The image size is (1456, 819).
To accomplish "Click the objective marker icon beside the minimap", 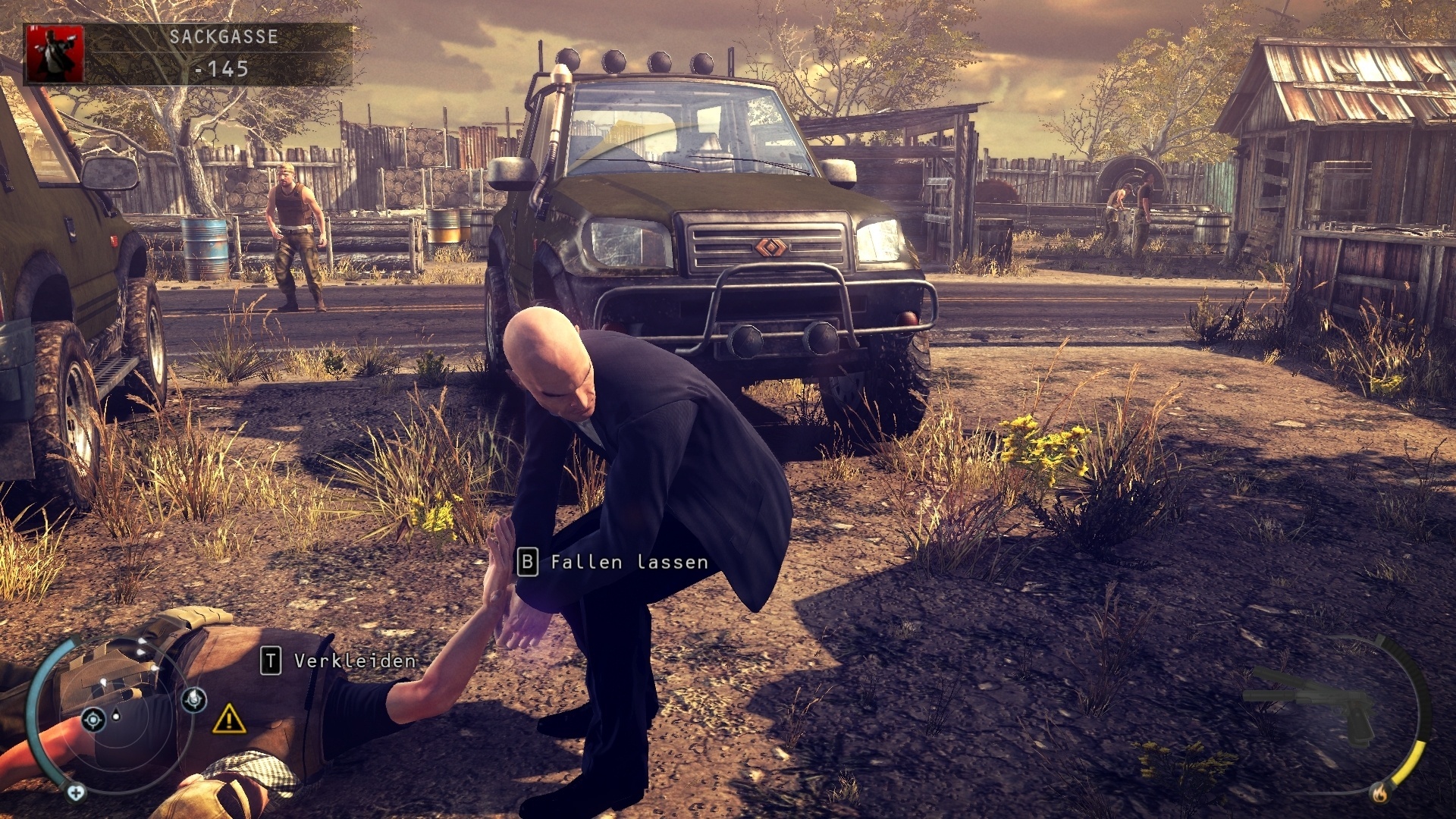I will [194, 699].
